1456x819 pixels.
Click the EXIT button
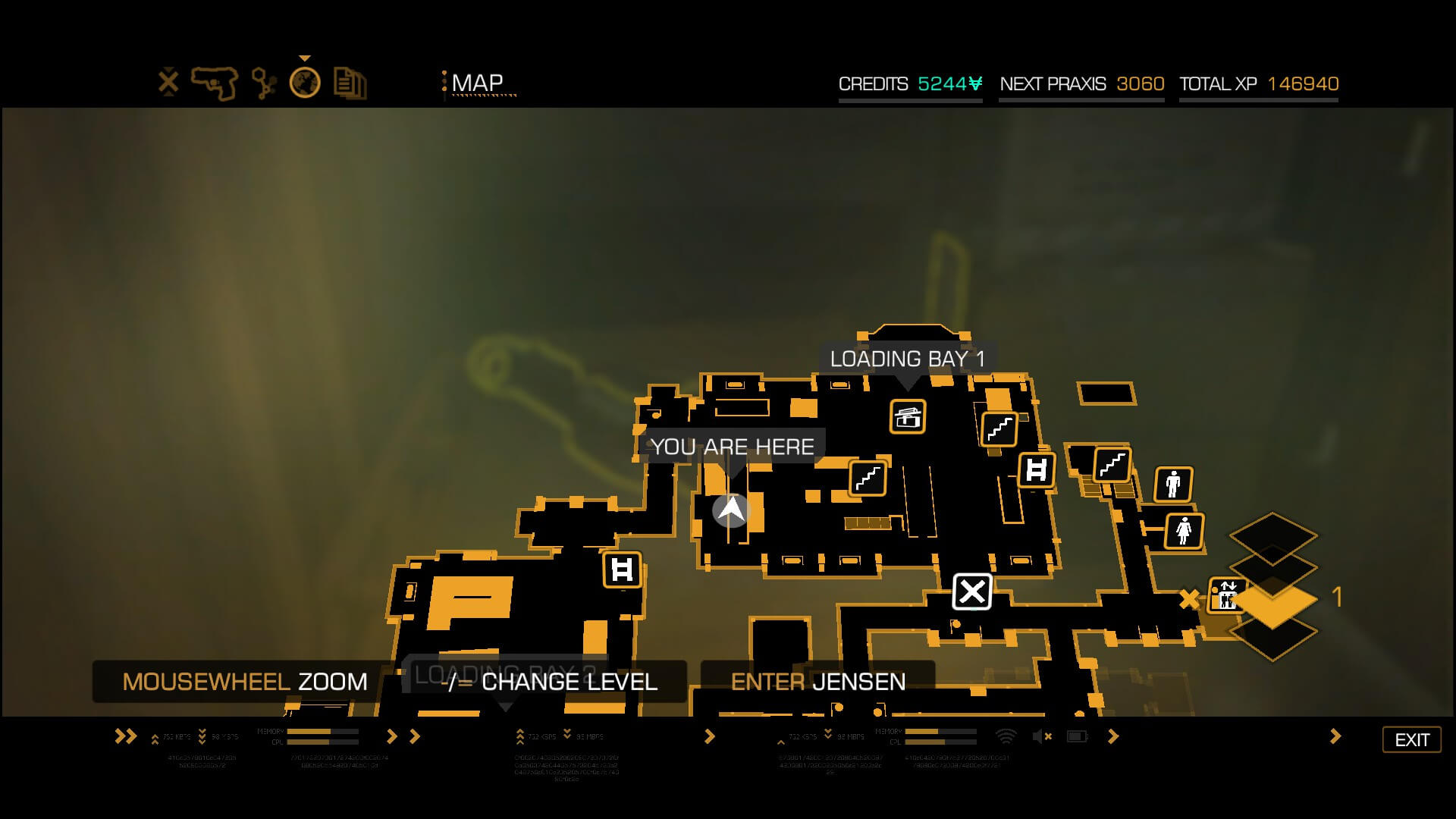coord(1411,739)
